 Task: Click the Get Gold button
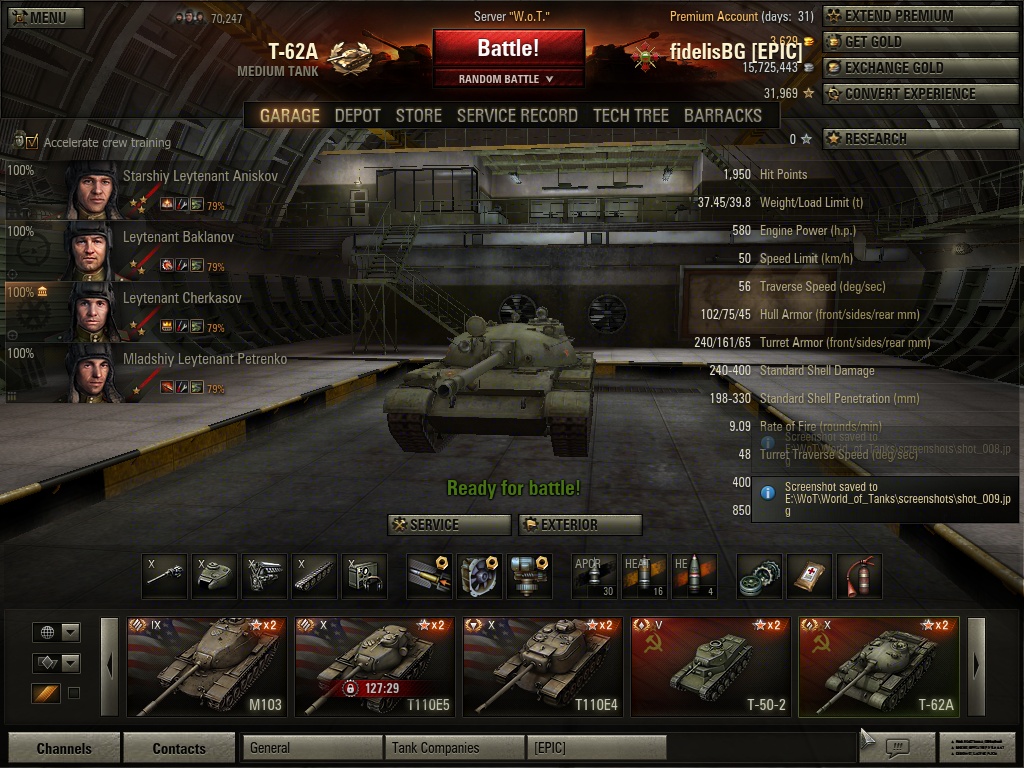[921, 42]
